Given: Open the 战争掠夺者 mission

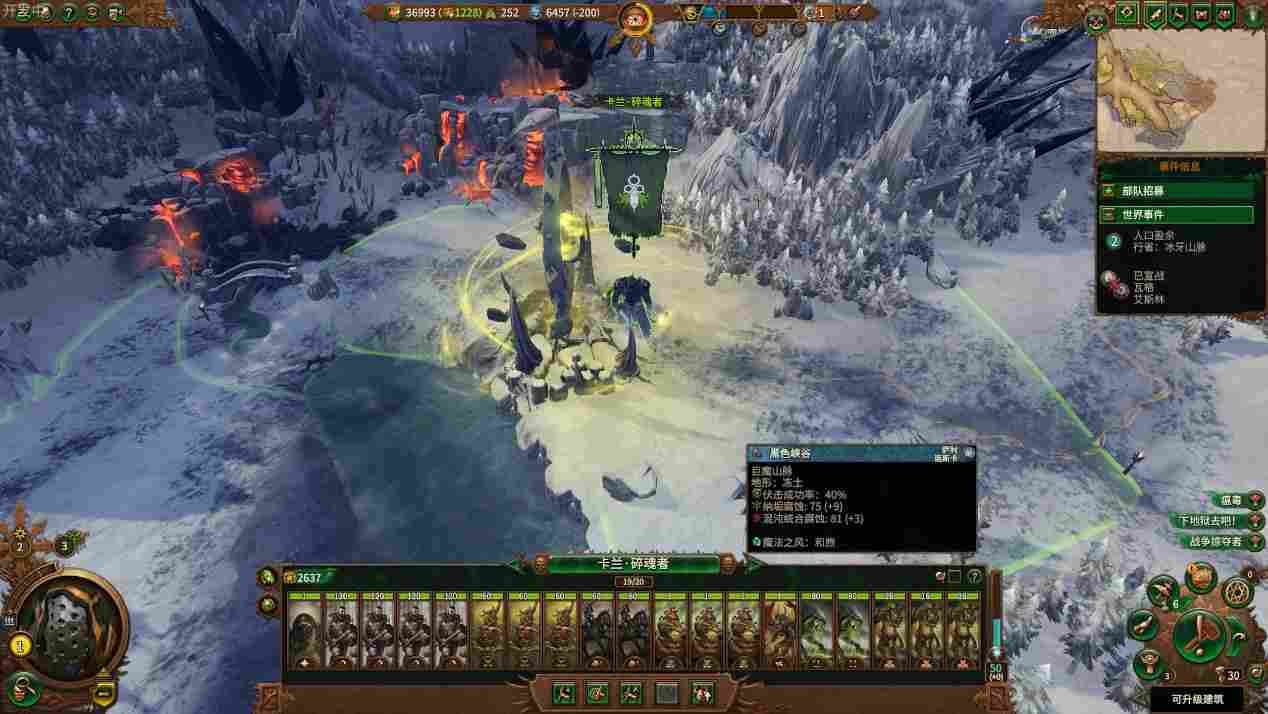Looking at the screenshot, I should point(1212,542).
